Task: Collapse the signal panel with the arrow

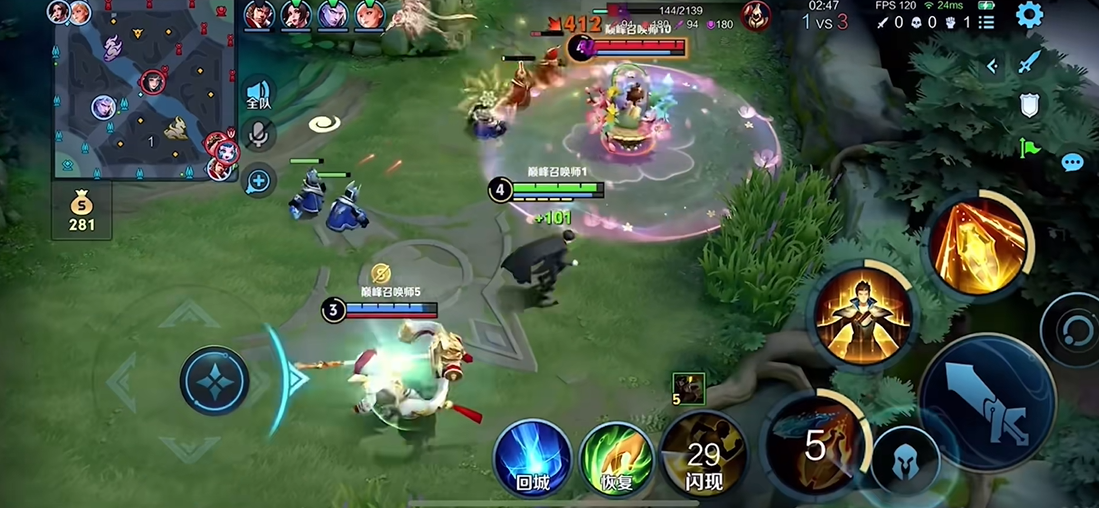Action: pos(992,66)
